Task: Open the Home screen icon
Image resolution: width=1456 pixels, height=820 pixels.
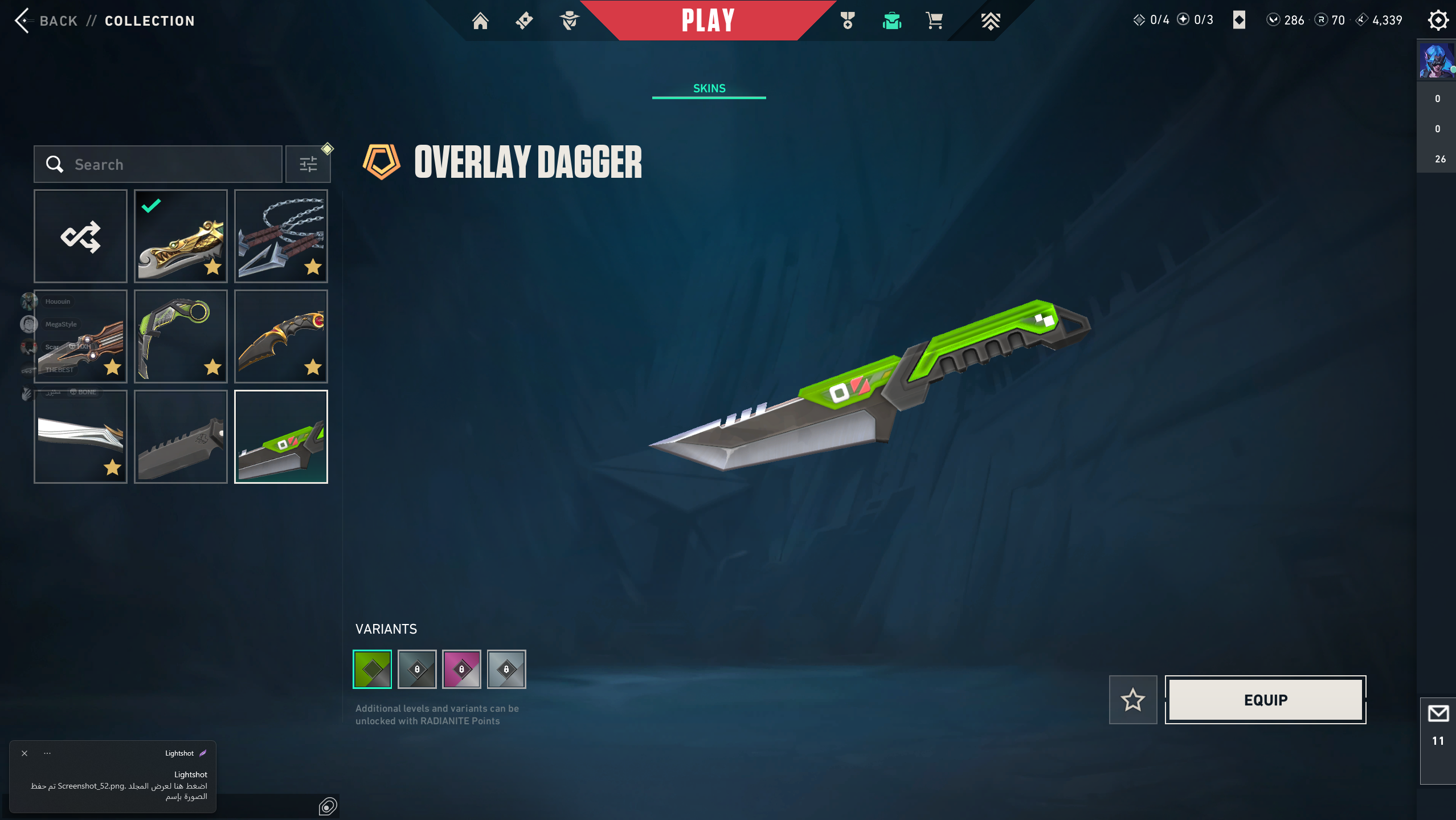Action: (x=480, y=21)
